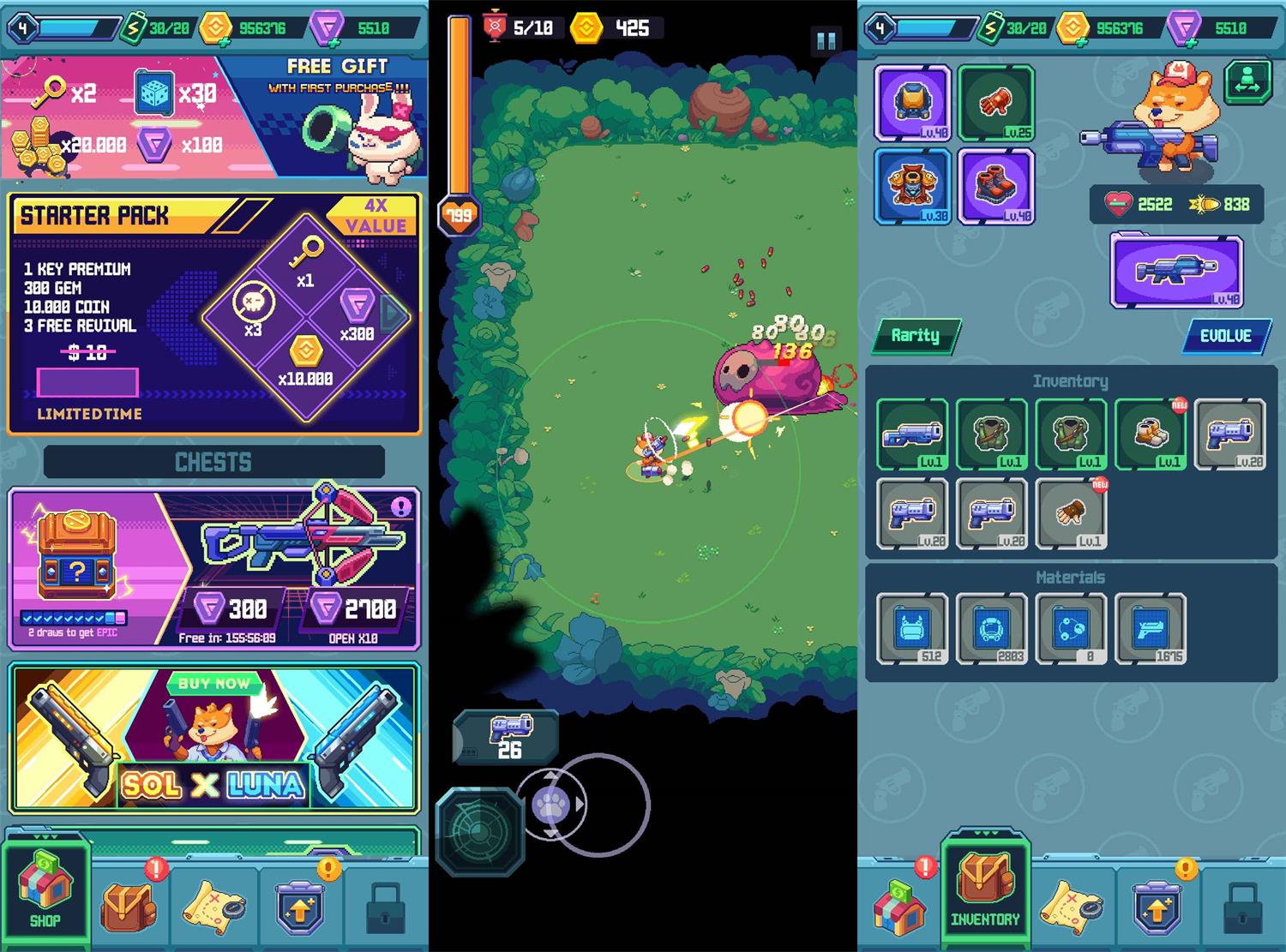Pick the new sneakers item in inventory
The width and height of the screenshot is (1286, 952).
click(x=1151, y=434)
